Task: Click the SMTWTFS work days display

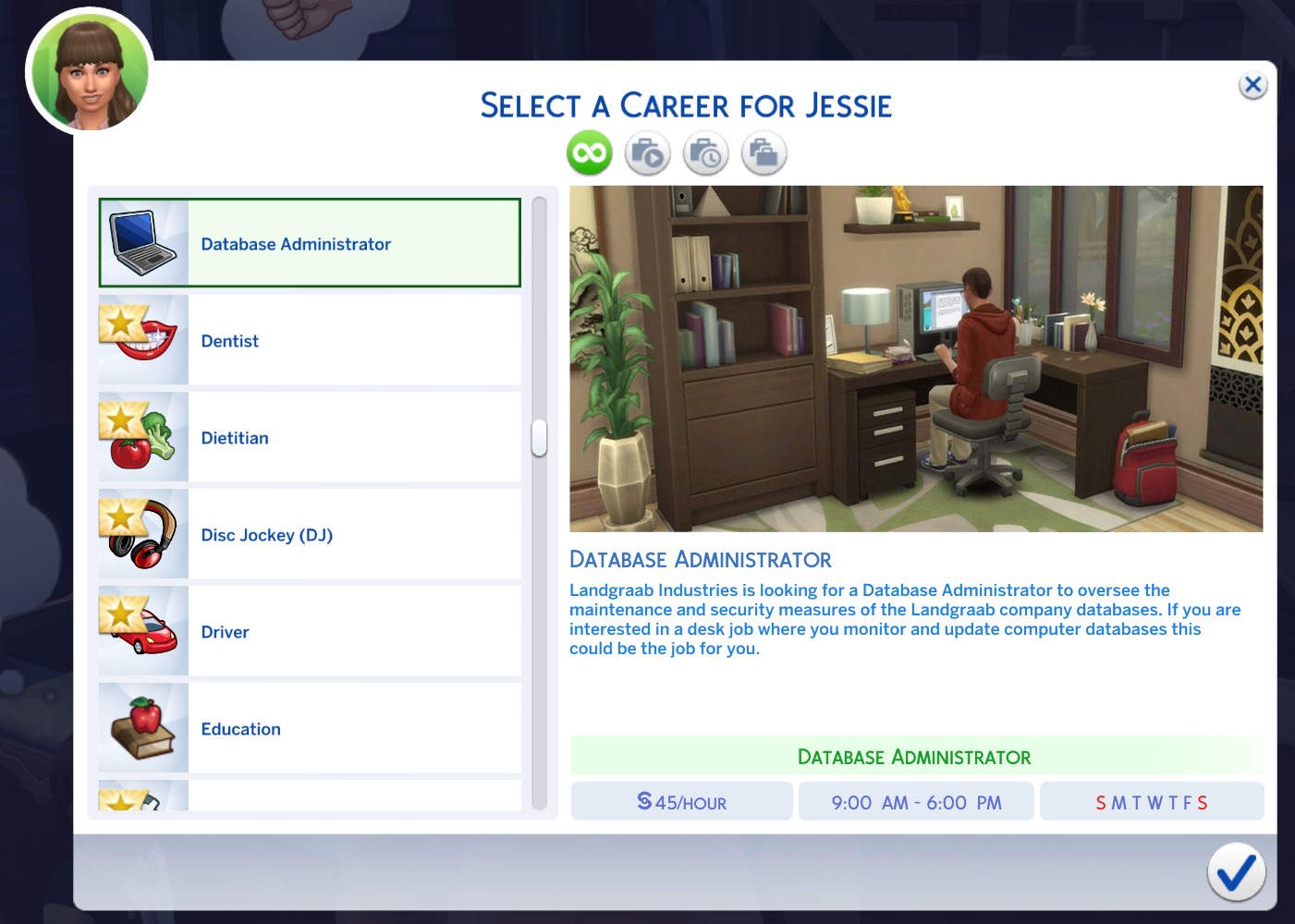Action: 1152,800
